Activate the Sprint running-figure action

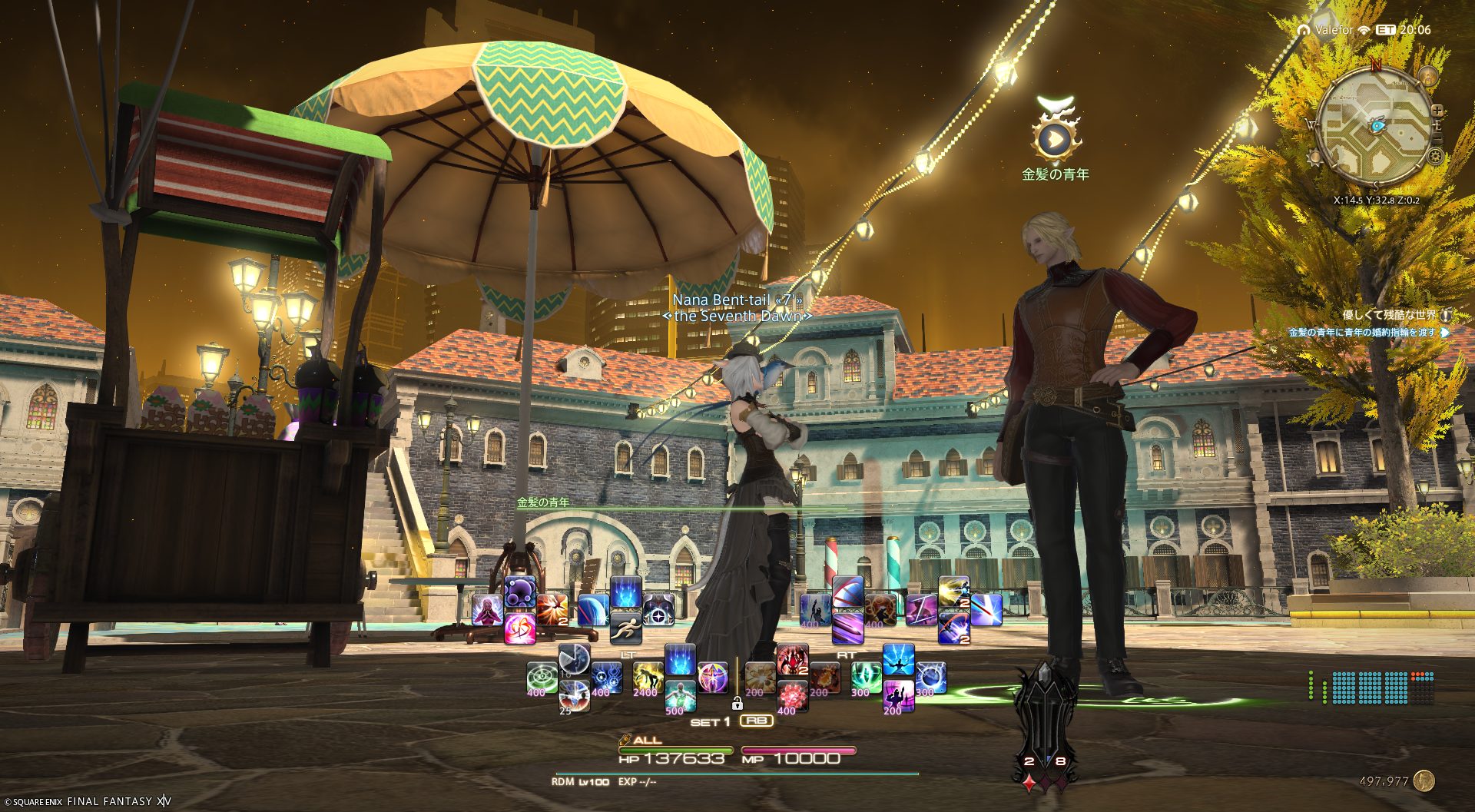point(625,628)
